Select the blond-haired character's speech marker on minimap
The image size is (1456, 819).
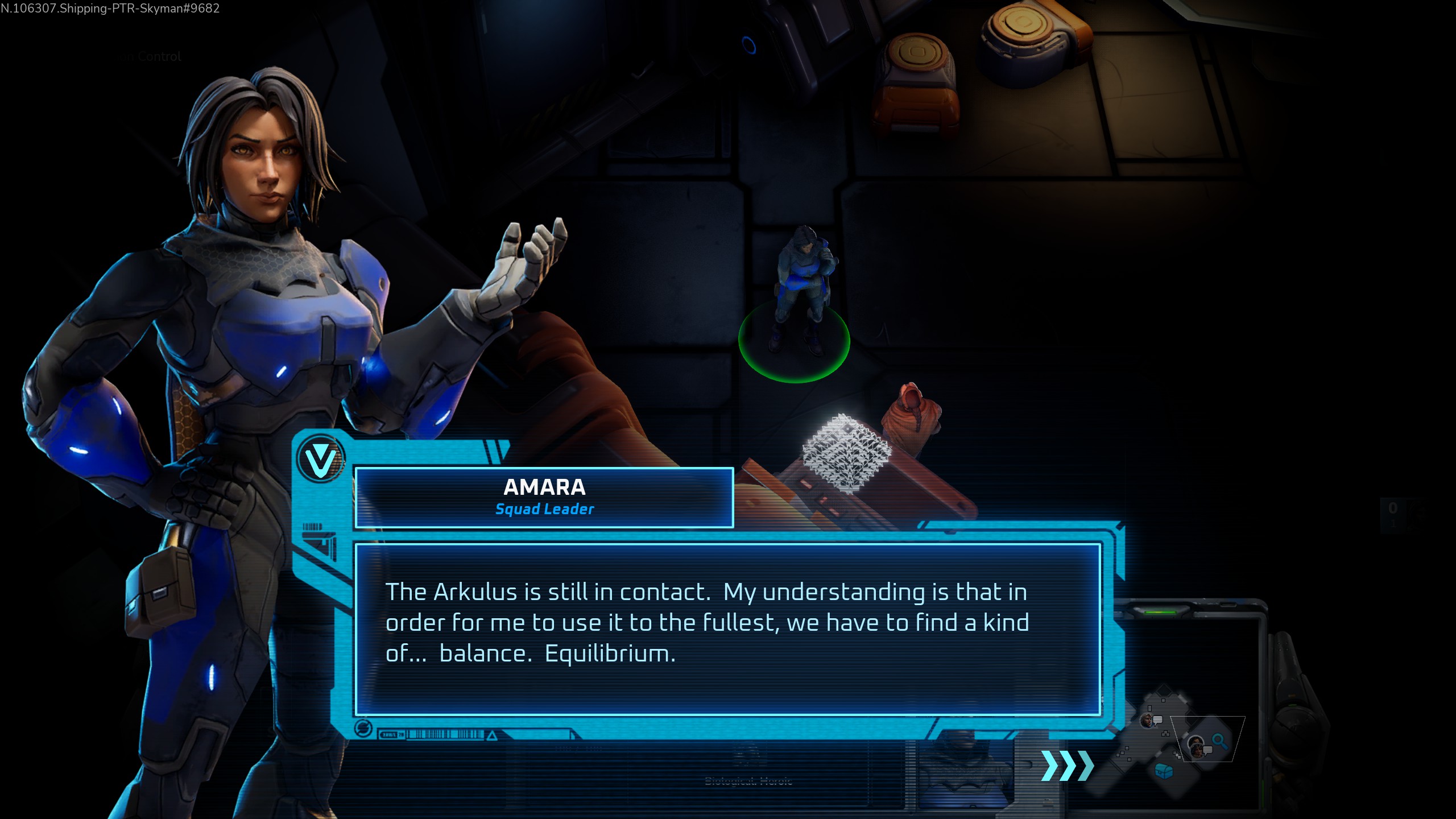coord(1150,721)
